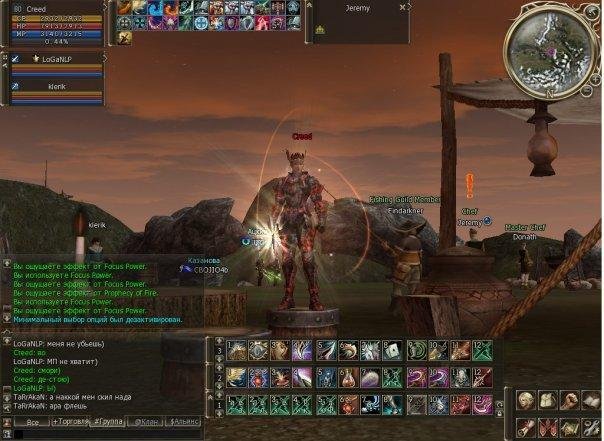Image resolution: width=604 pixels, height=441 pixels.
Task: Click the first buff icon beside Creed's frame
Action: tap(124, 8)
